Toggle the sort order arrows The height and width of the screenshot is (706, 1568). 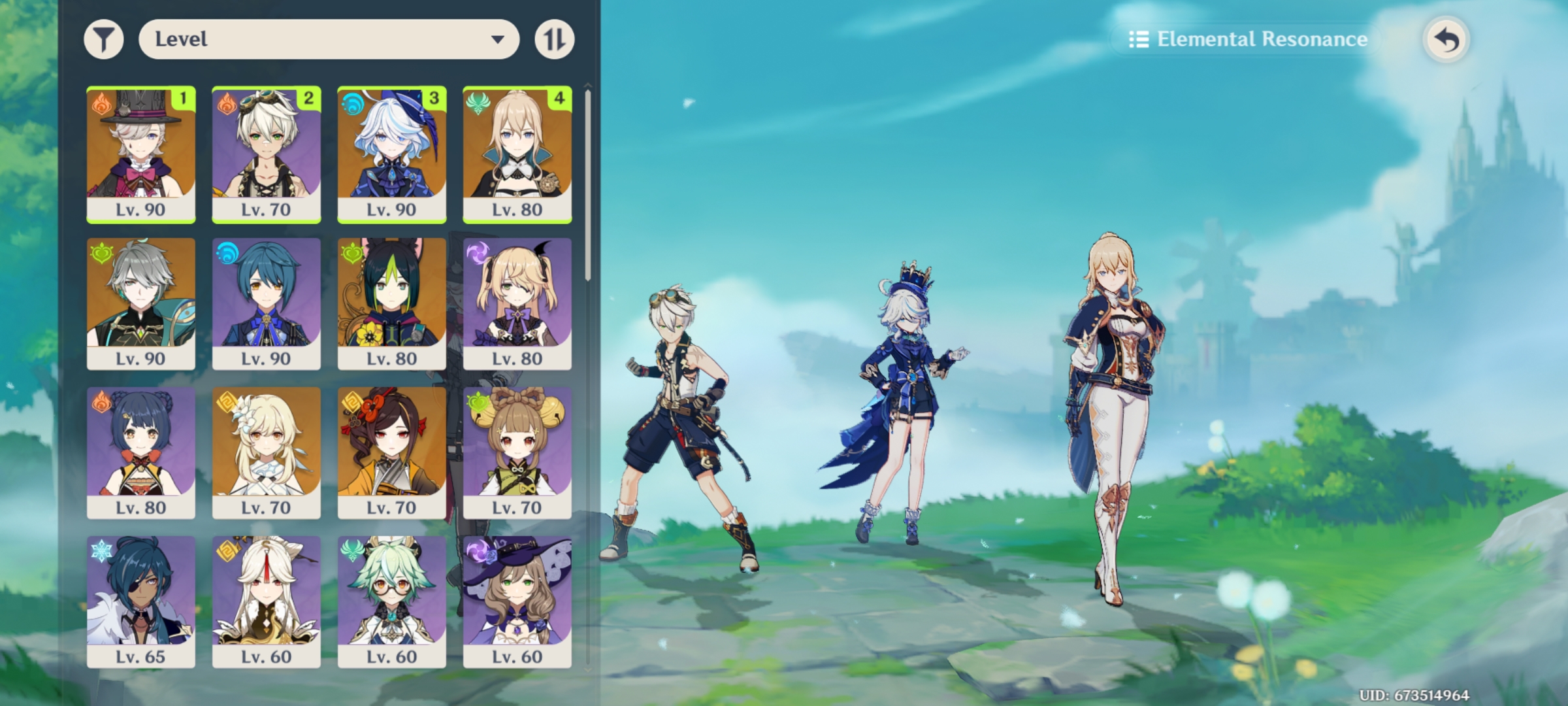[x=554, y=39]
